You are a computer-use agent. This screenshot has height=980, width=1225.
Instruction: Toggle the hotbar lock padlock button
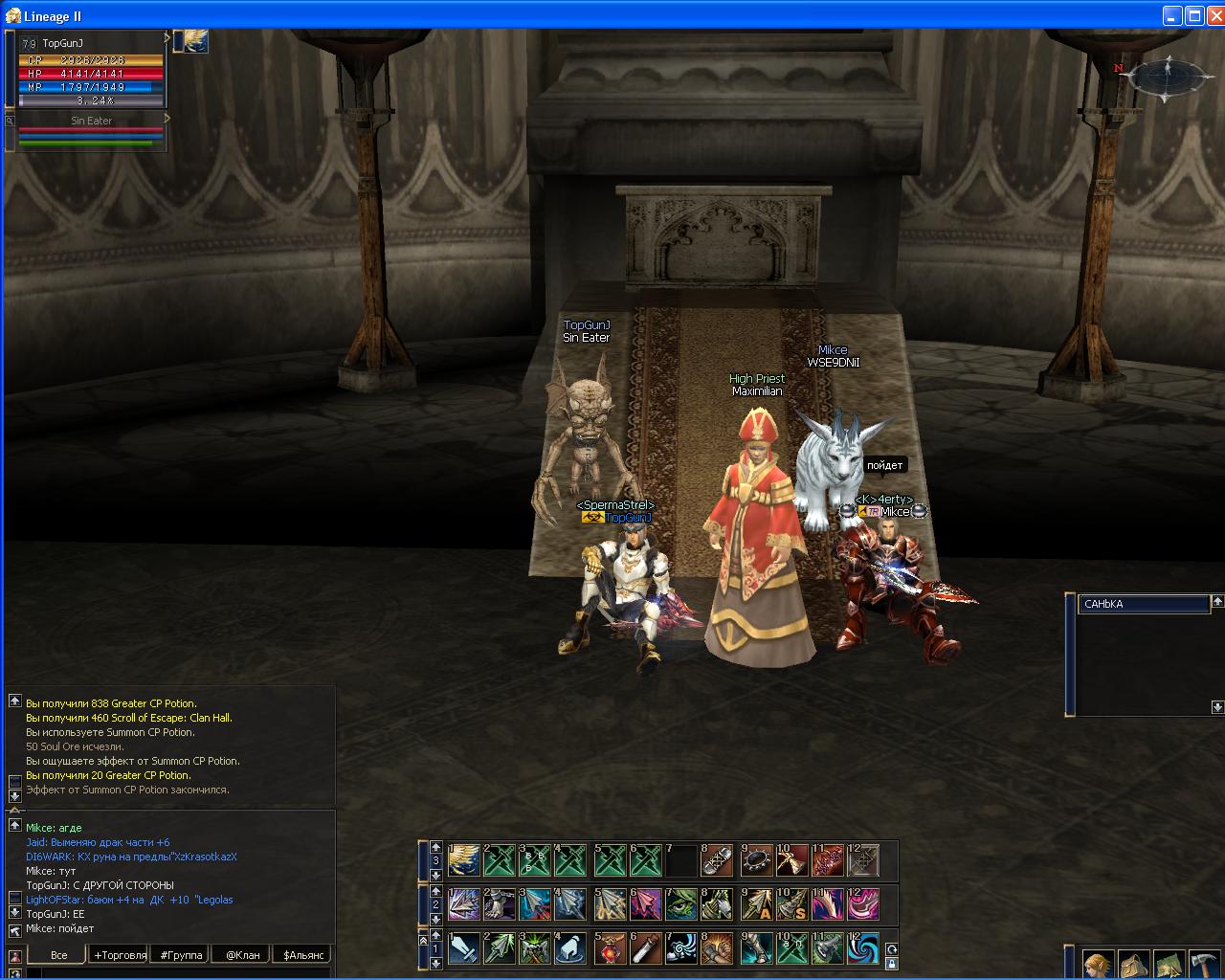[x=891, y=964]
